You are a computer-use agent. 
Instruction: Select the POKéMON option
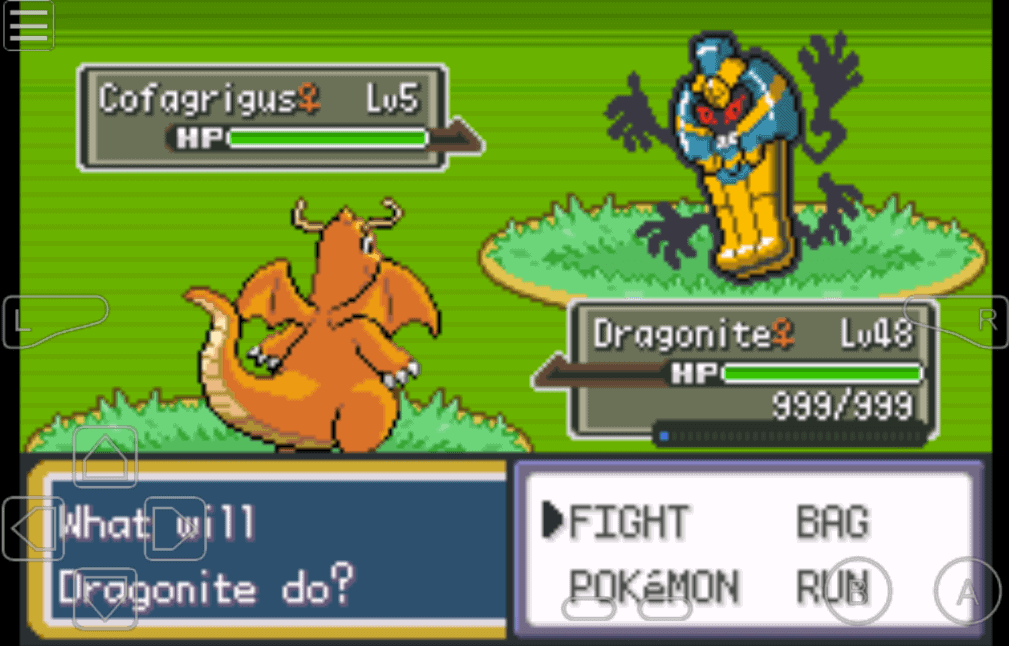[653, 587]
